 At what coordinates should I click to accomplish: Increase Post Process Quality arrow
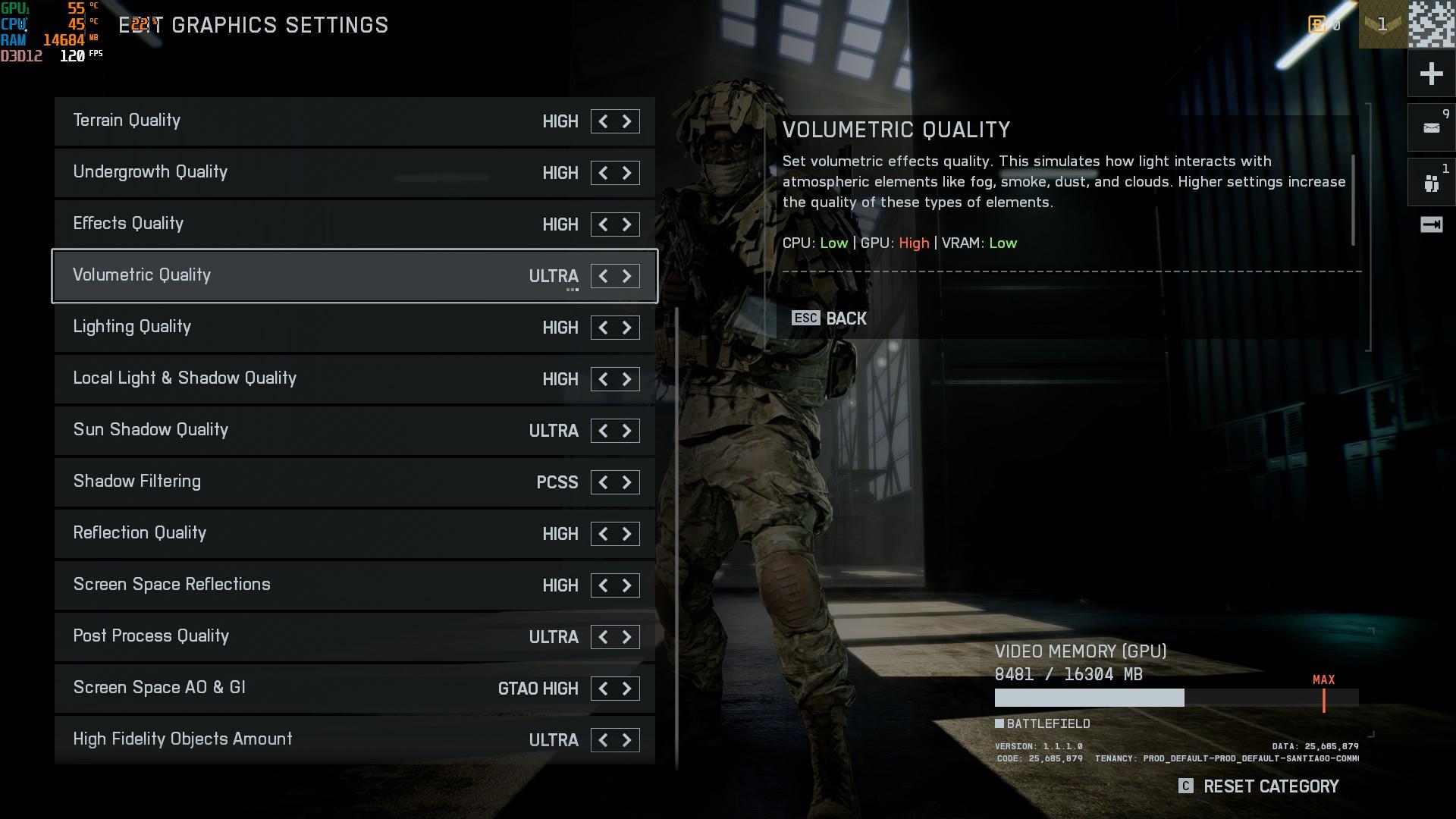tap(627, 637)
